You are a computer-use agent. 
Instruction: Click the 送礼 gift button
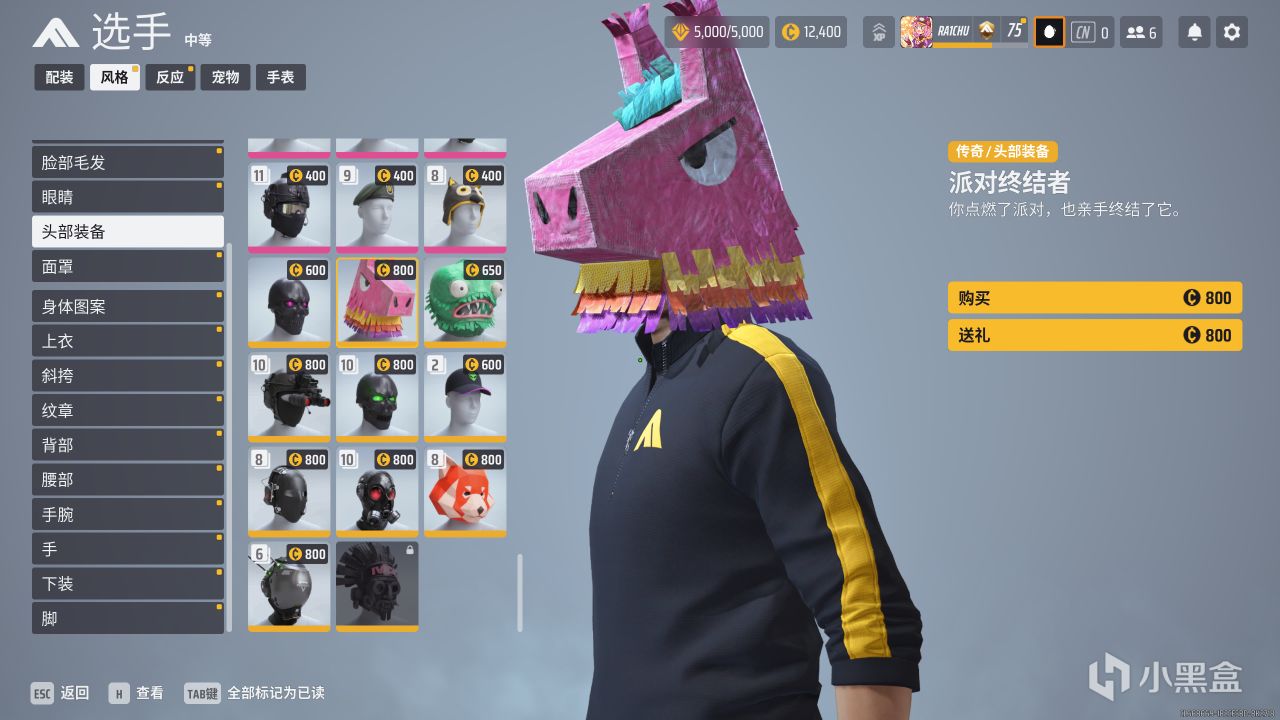coord(1094,335)
